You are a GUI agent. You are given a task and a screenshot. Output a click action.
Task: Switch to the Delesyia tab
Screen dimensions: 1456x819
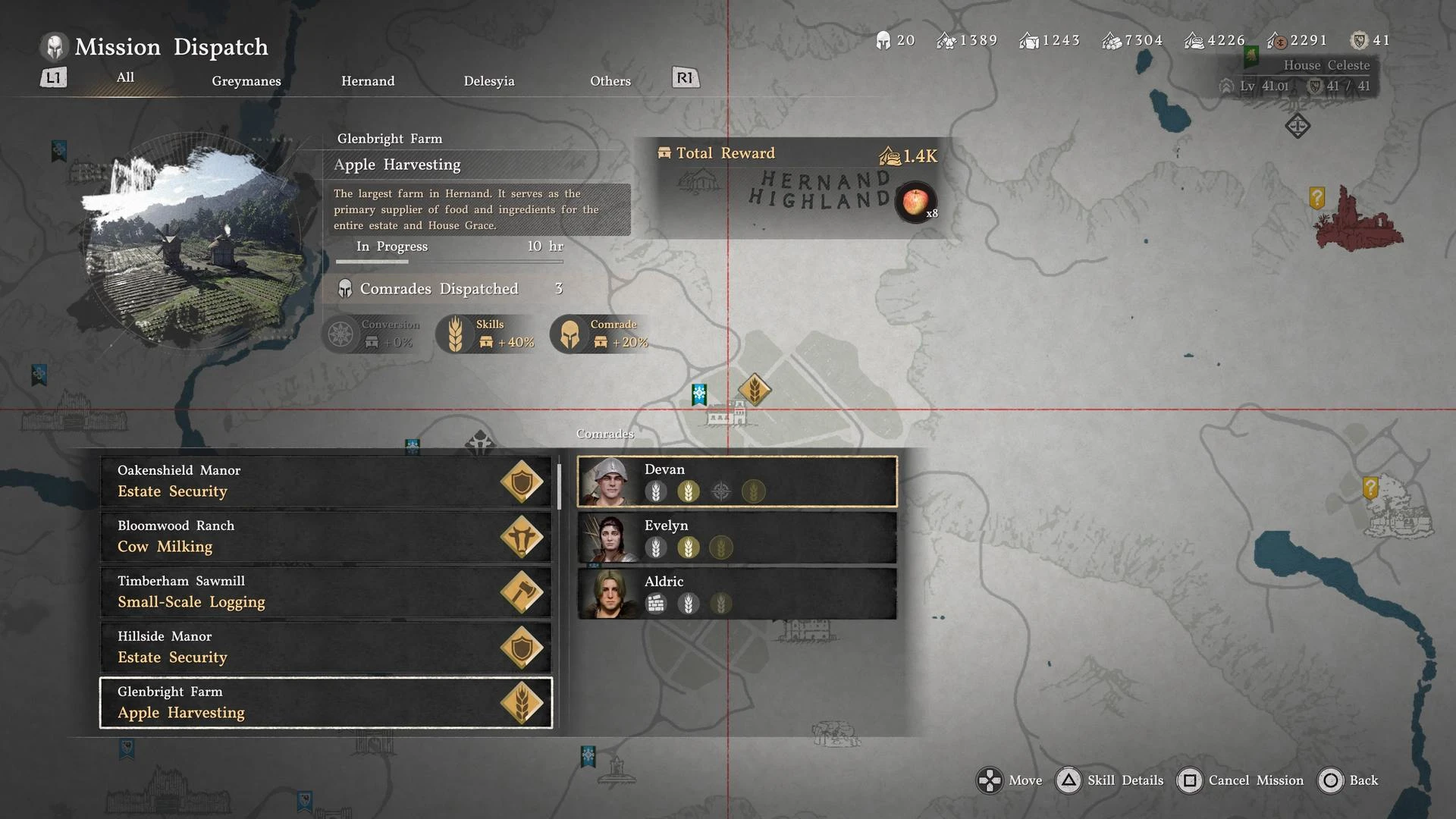tap(489, 81)
